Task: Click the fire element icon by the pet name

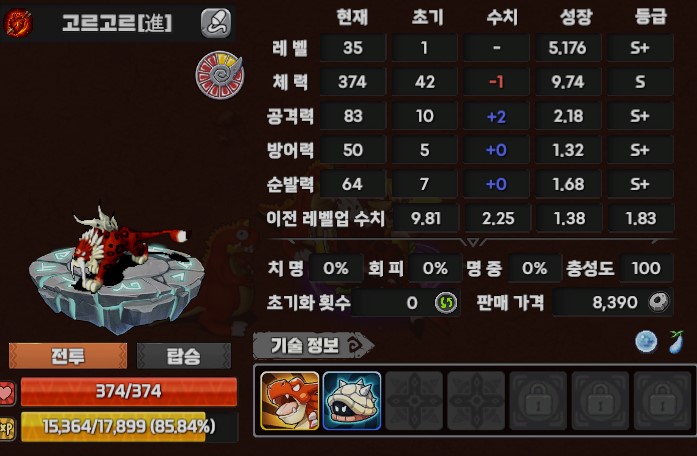Action: click(x=19, y=23)
